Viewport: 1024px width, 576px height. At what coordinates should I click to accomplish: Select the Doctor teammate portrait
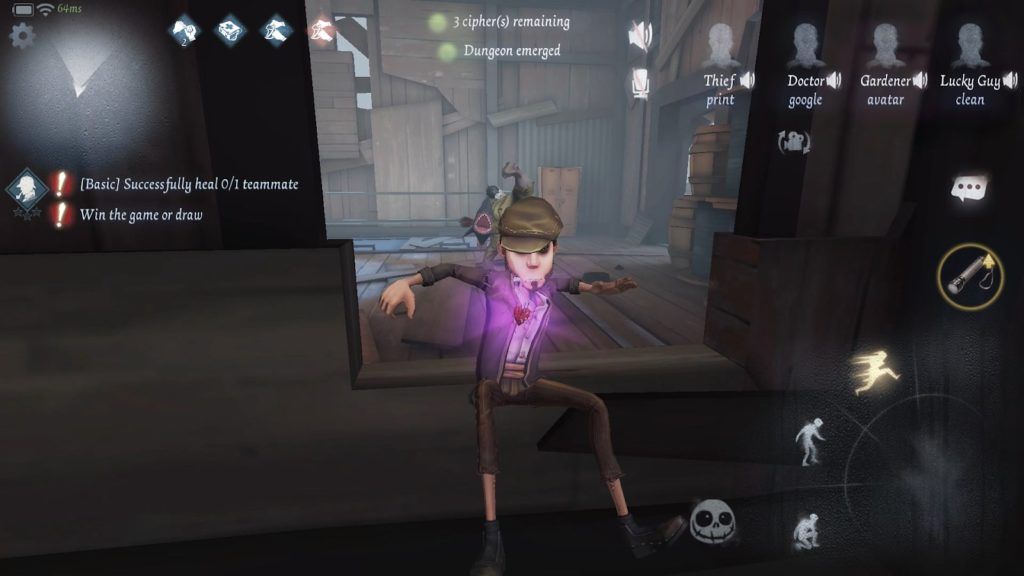click(806, 46)
